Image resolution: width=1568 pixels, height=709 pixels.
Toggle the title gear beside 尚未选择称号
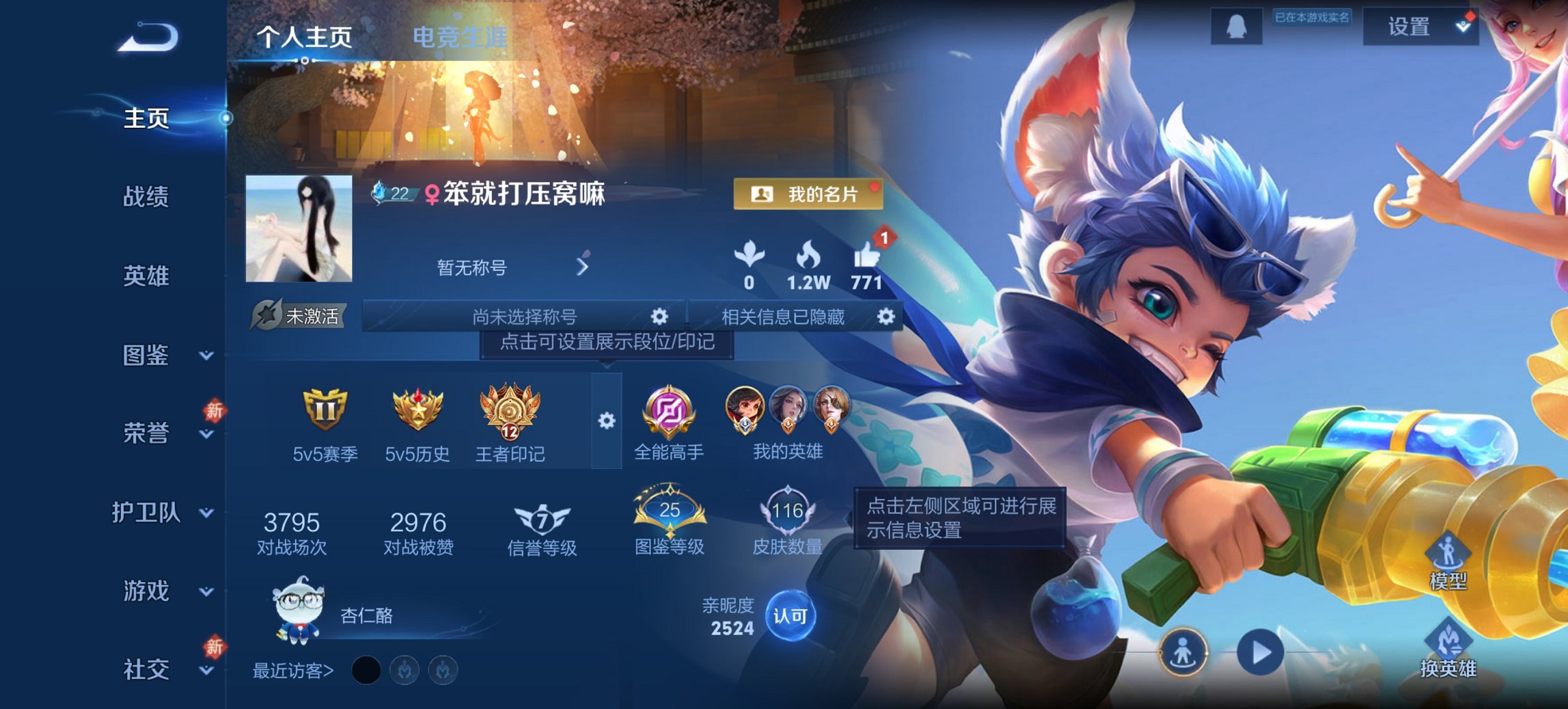(x=658, y=317)
